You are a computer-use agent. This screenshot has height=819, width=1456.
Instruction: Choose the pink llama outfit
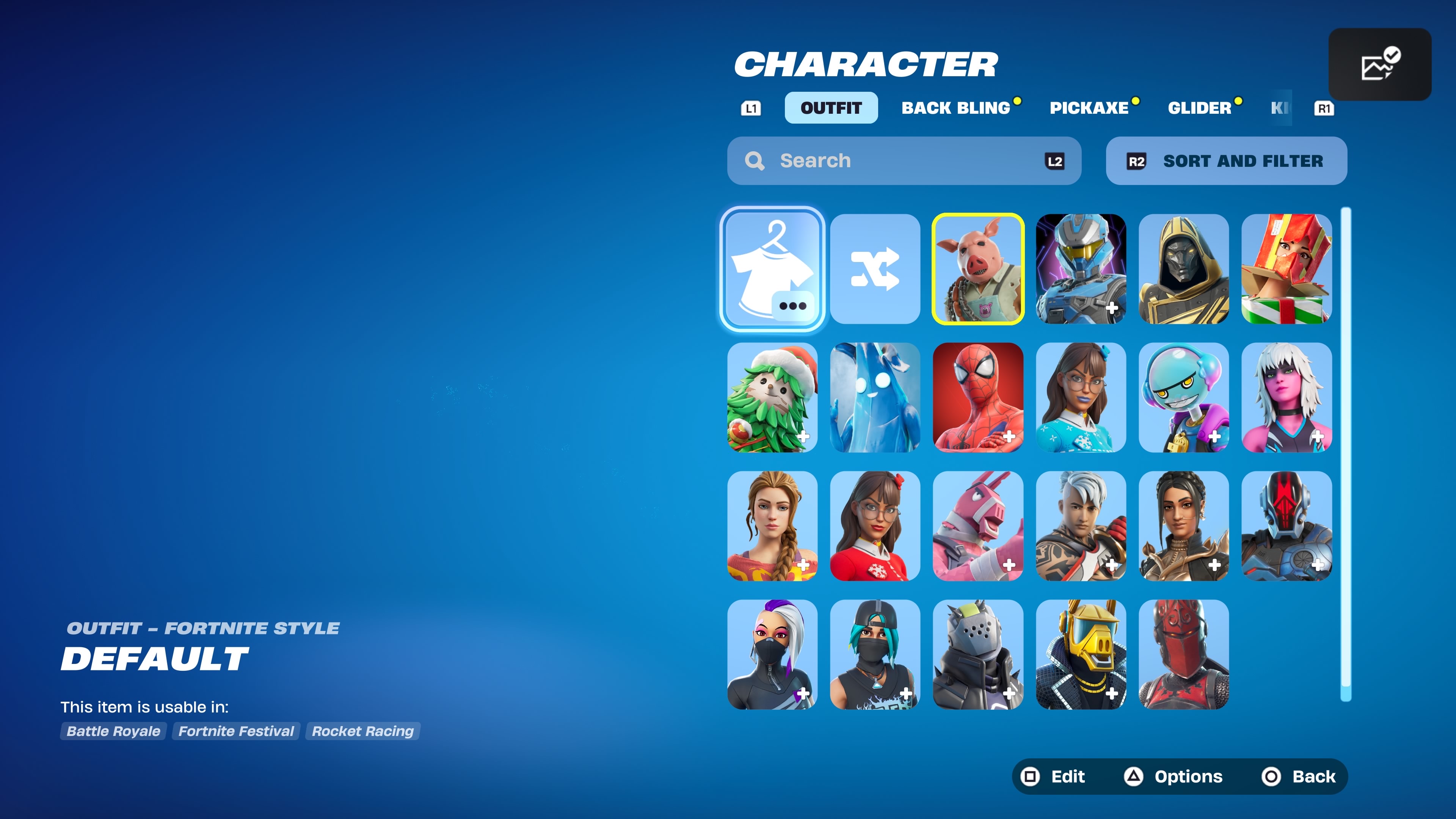[x=978, y=526]
